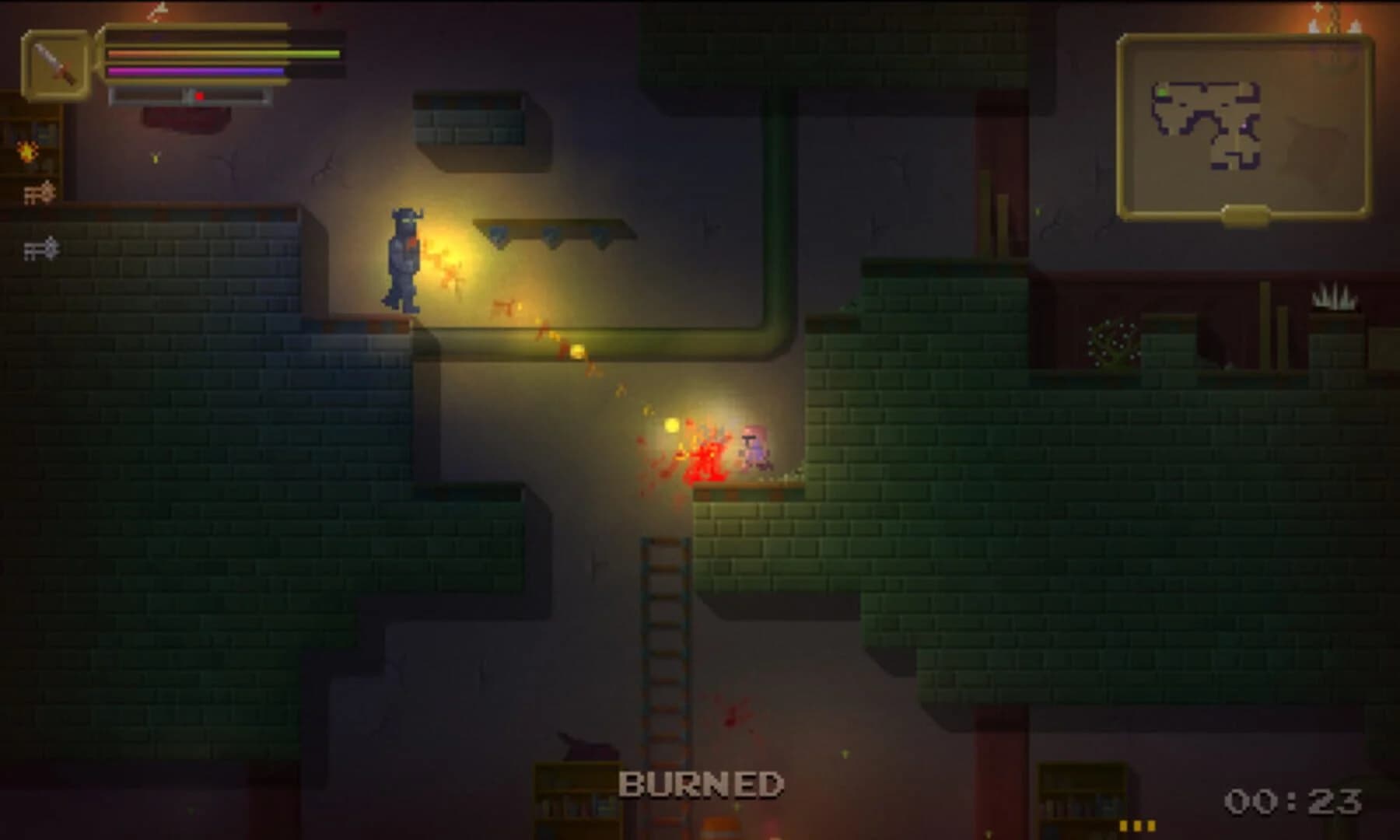Toggle the red marker on the ammo gauge

pyautogui.click(x=201, y=96)
